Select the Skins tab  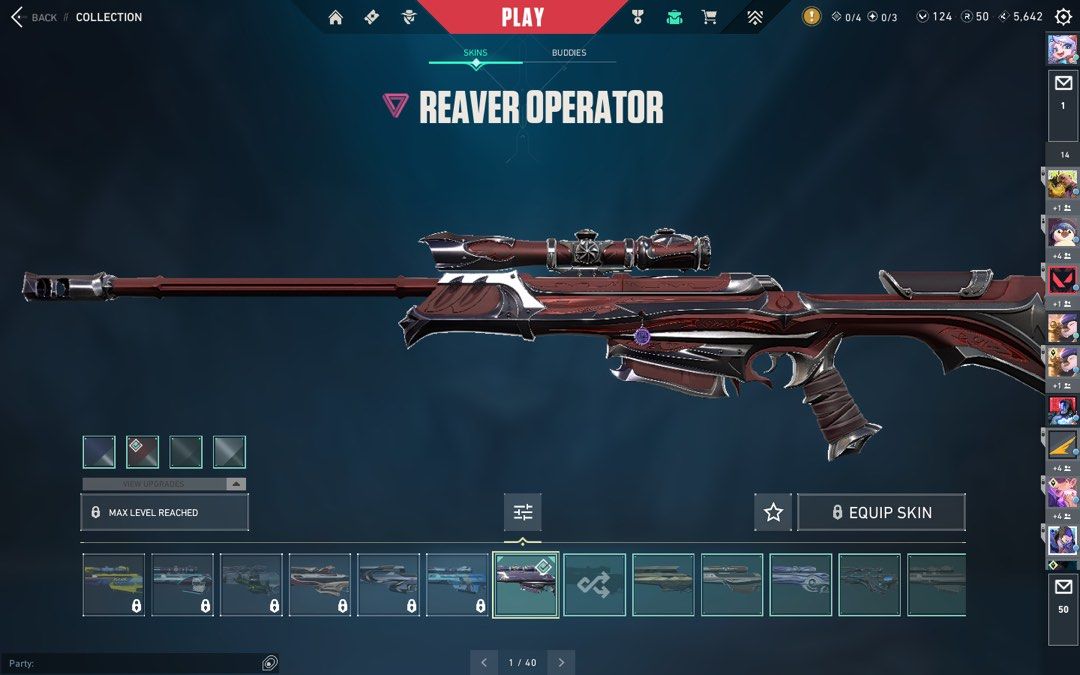click(475, 53)
